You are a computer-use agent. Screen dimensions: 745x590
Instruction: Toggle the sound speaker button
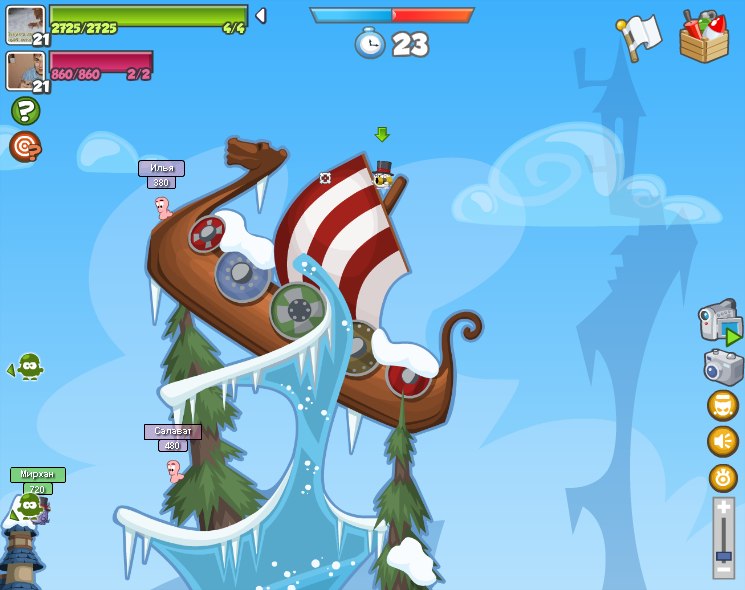[x=723, y=441]
